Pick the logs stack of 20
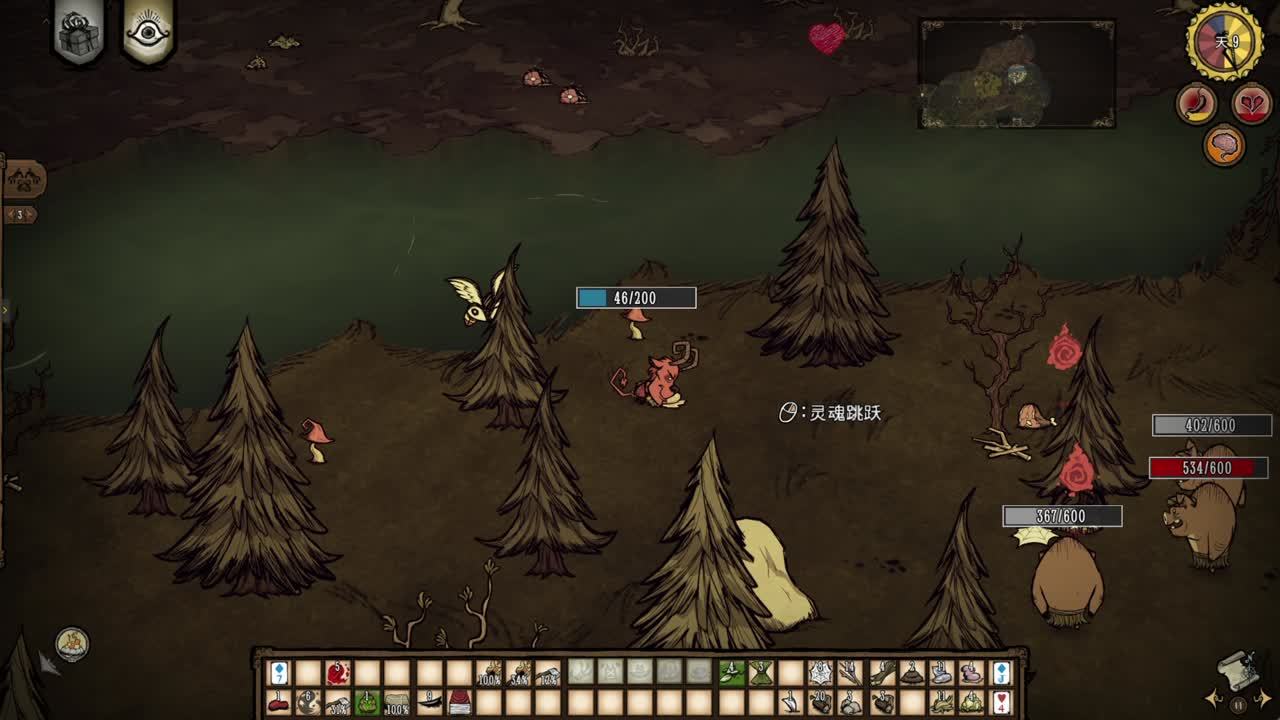 point(820,703)
